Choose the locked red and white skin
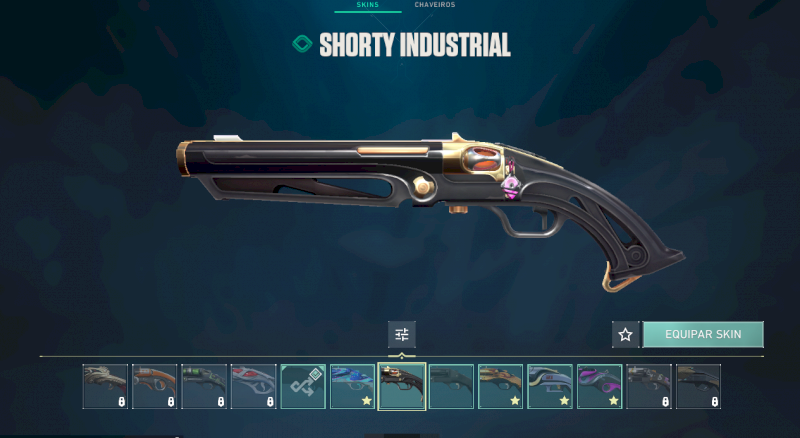The height and width of the screenshot is (438, 800). tap(254, 386)
